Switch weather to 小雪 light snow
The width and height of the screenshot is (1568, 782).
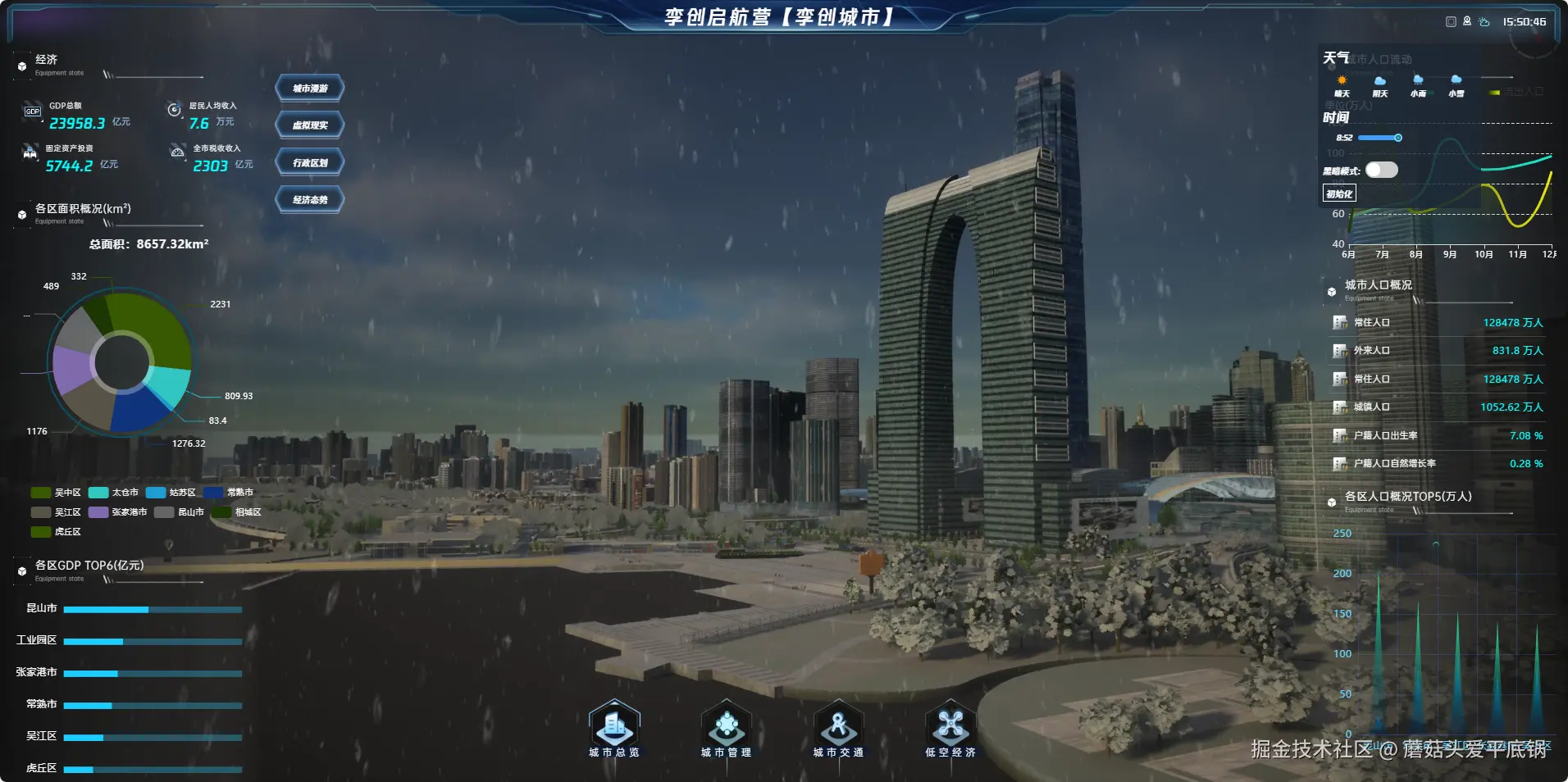coord(1456,85)
